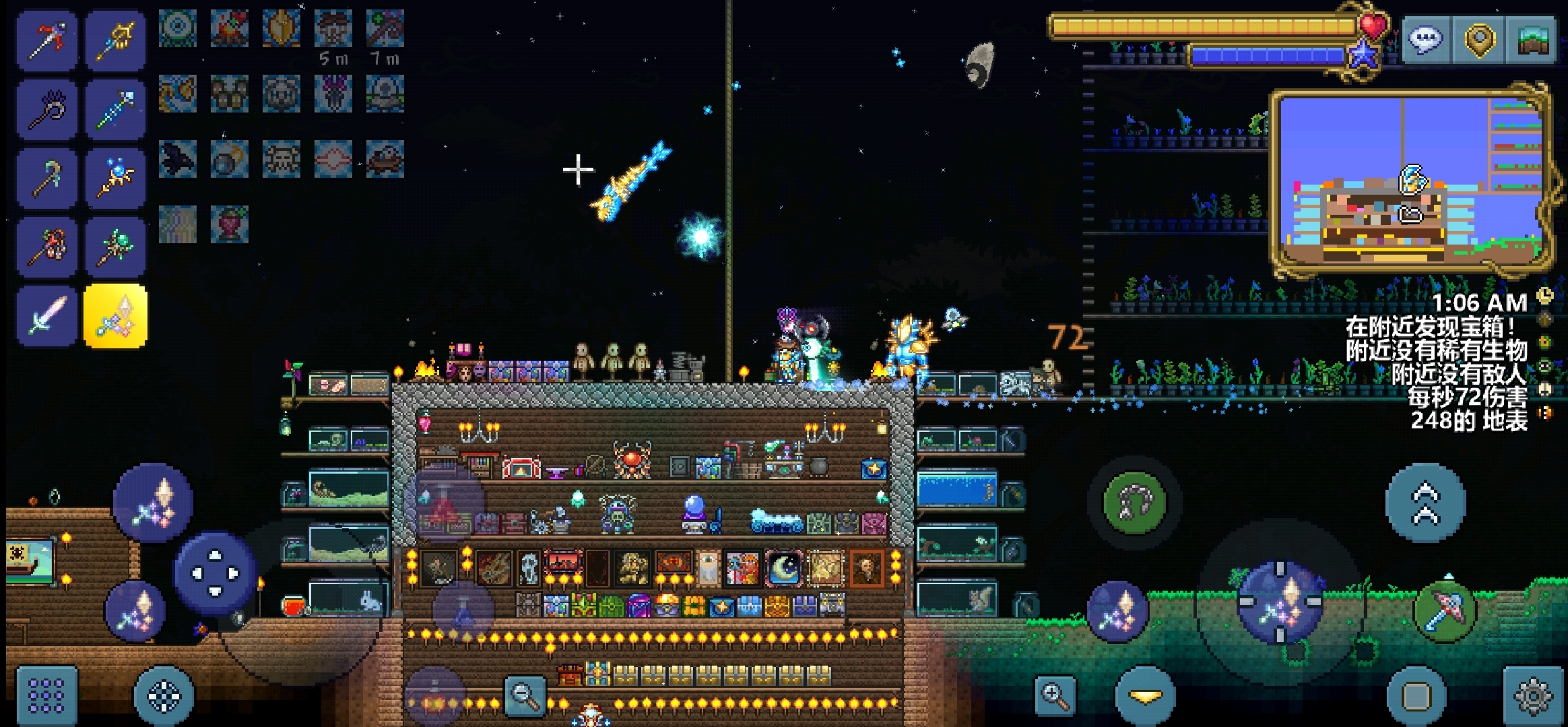The height and width of the screenshot is (727, 1568).
Task: Tap the round square-icon button
Action: tap(1416, 697)
